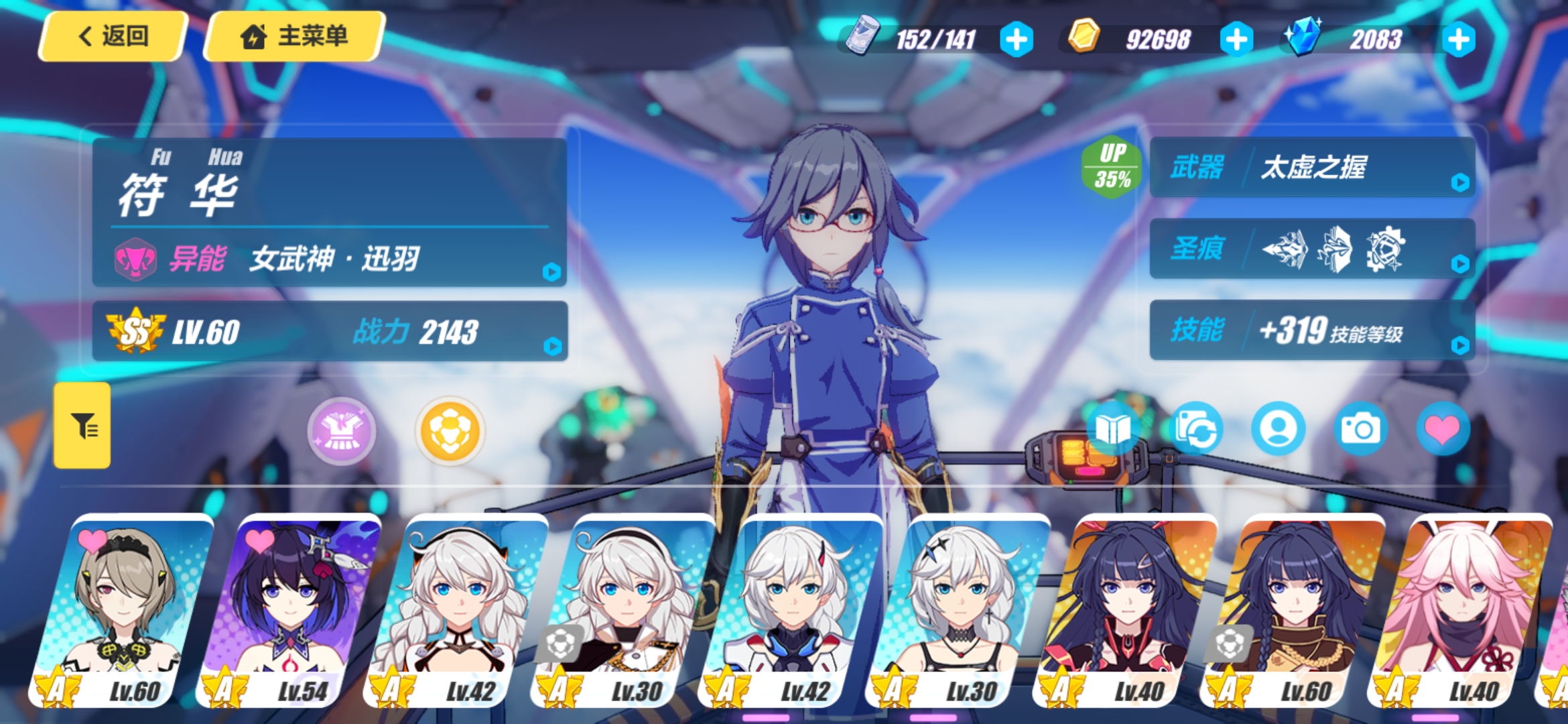Activate the camera photo mode icon
The height and width of the screenshot is (724, 1568).
coord(1360,429)
